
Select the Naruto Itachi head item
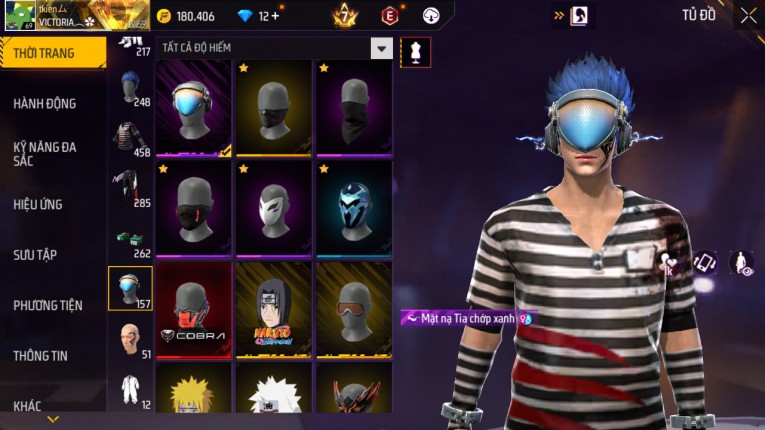click(273, 310)
